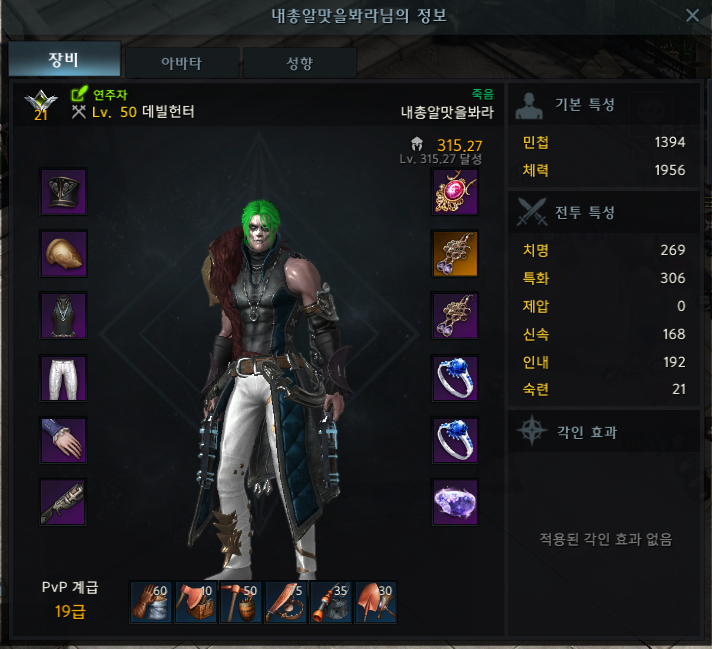Select the level 10 logging axe life skill
Image resolution: width=712 pixels, height=649 pixels.
196,603
